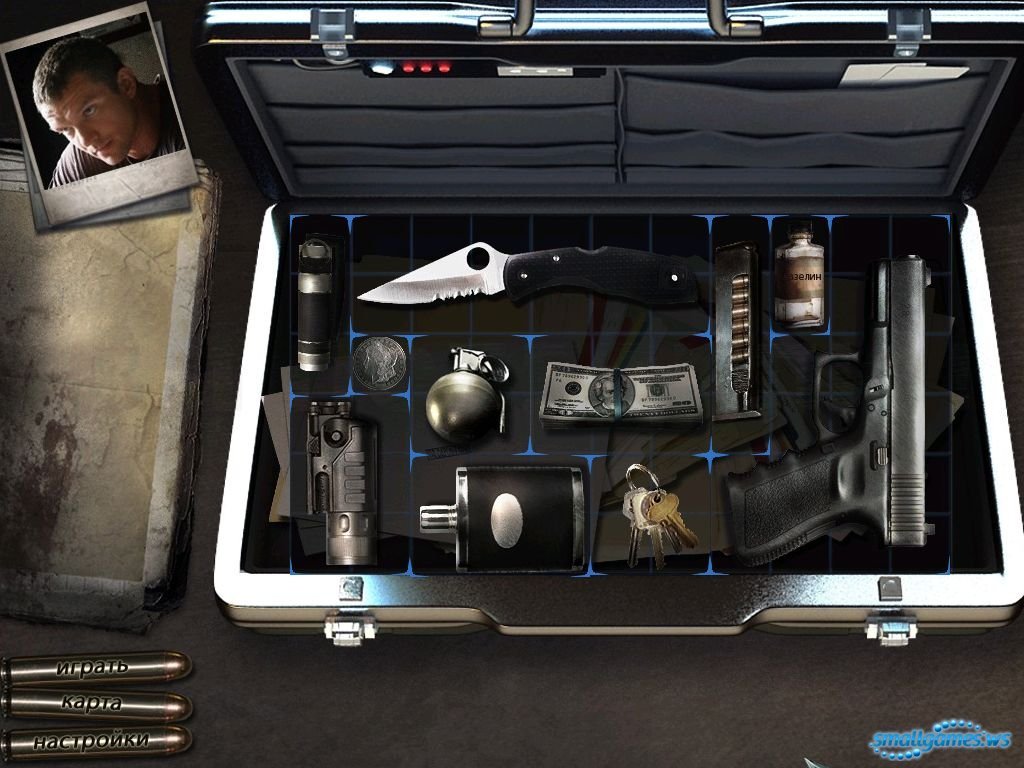The image size is (1024, 768).
Task: Select the silver coin item
Action: pos(380,362)
